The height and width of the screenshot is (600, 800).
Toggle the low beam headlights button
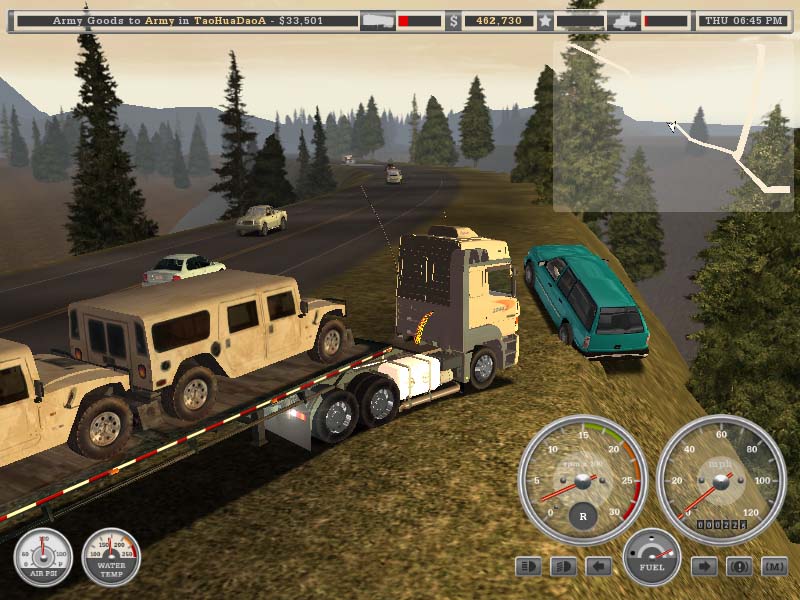coord(563,567)
